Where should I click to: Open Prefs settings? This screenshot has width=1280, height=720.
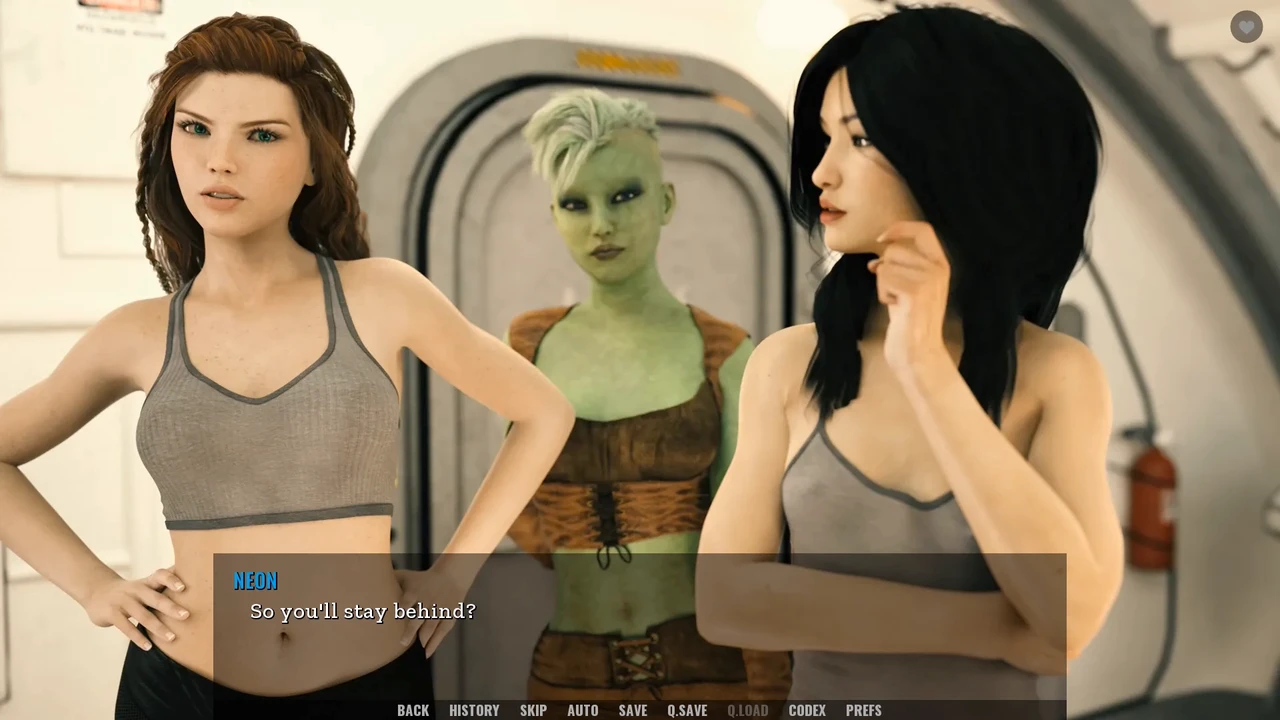tap(864, 710)
